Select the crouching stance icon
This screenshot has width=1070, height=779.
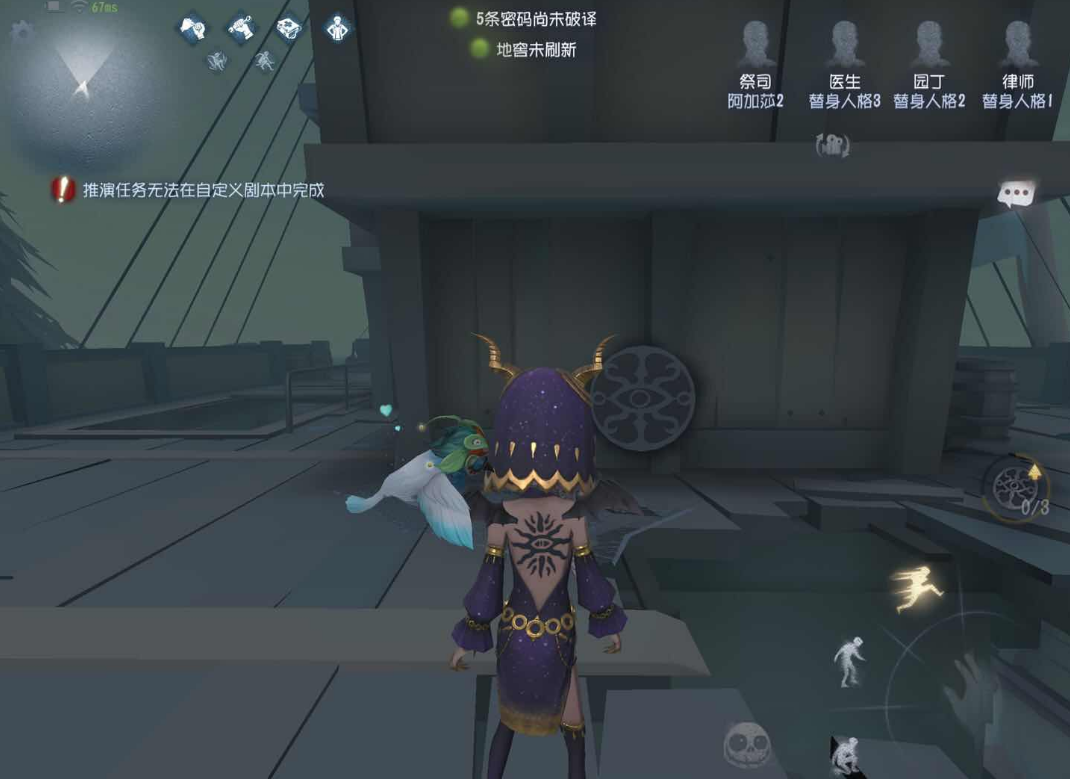[845, 754]
